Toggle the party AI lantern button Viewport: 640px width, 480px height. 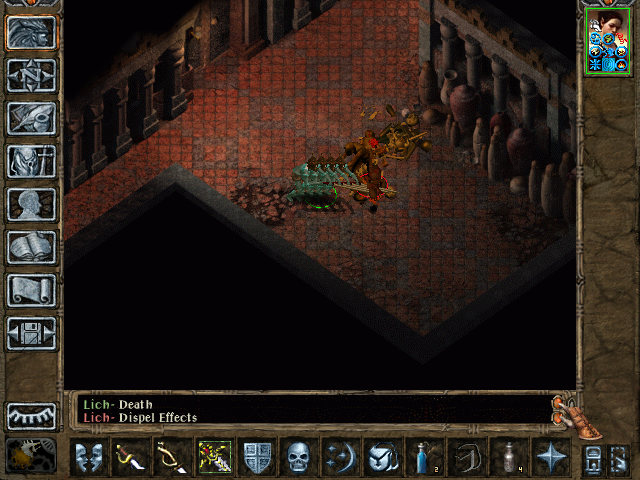click(x=31, y=456)
